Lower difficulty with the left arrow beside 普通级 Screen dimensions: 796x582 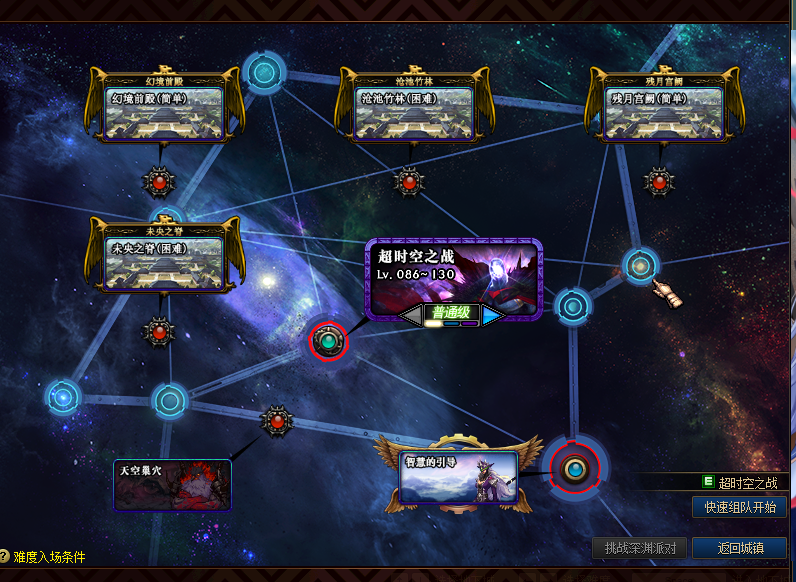click(x=412, y=315)
